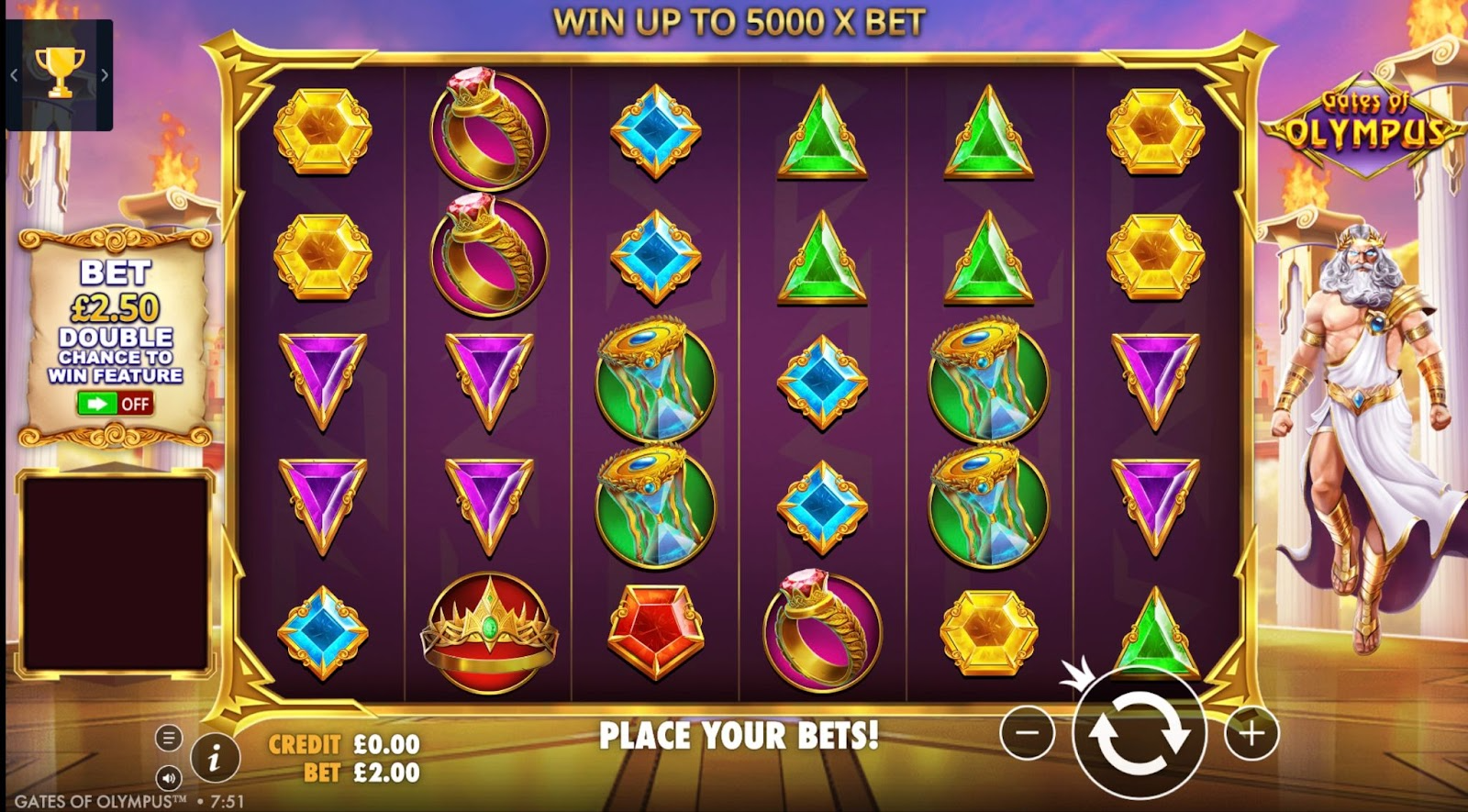Open the trophy tournament panel
1468x812 pixels.
[x=60, y=73]
